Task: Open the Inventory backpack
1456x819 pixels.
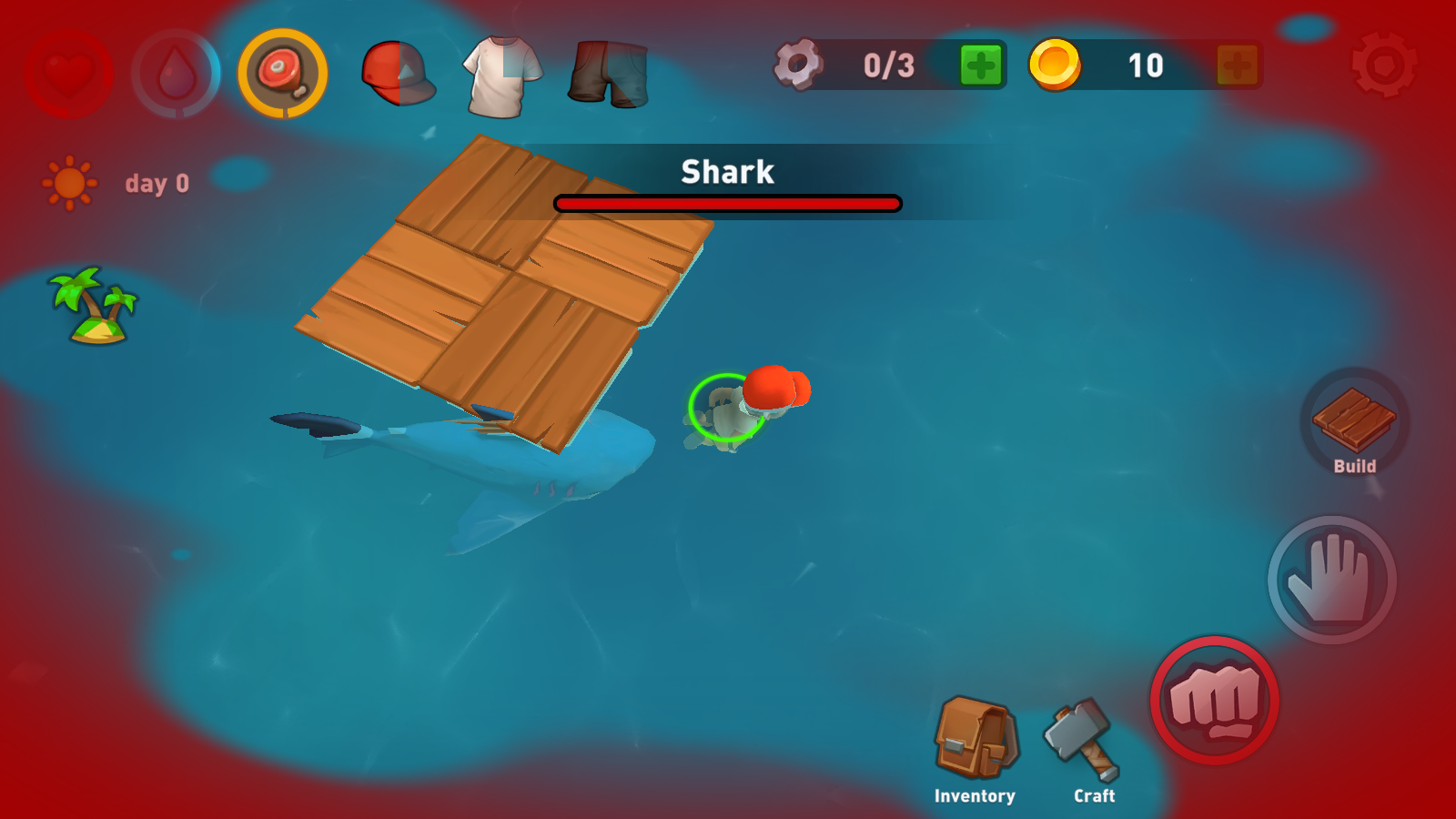Action: 976,739
